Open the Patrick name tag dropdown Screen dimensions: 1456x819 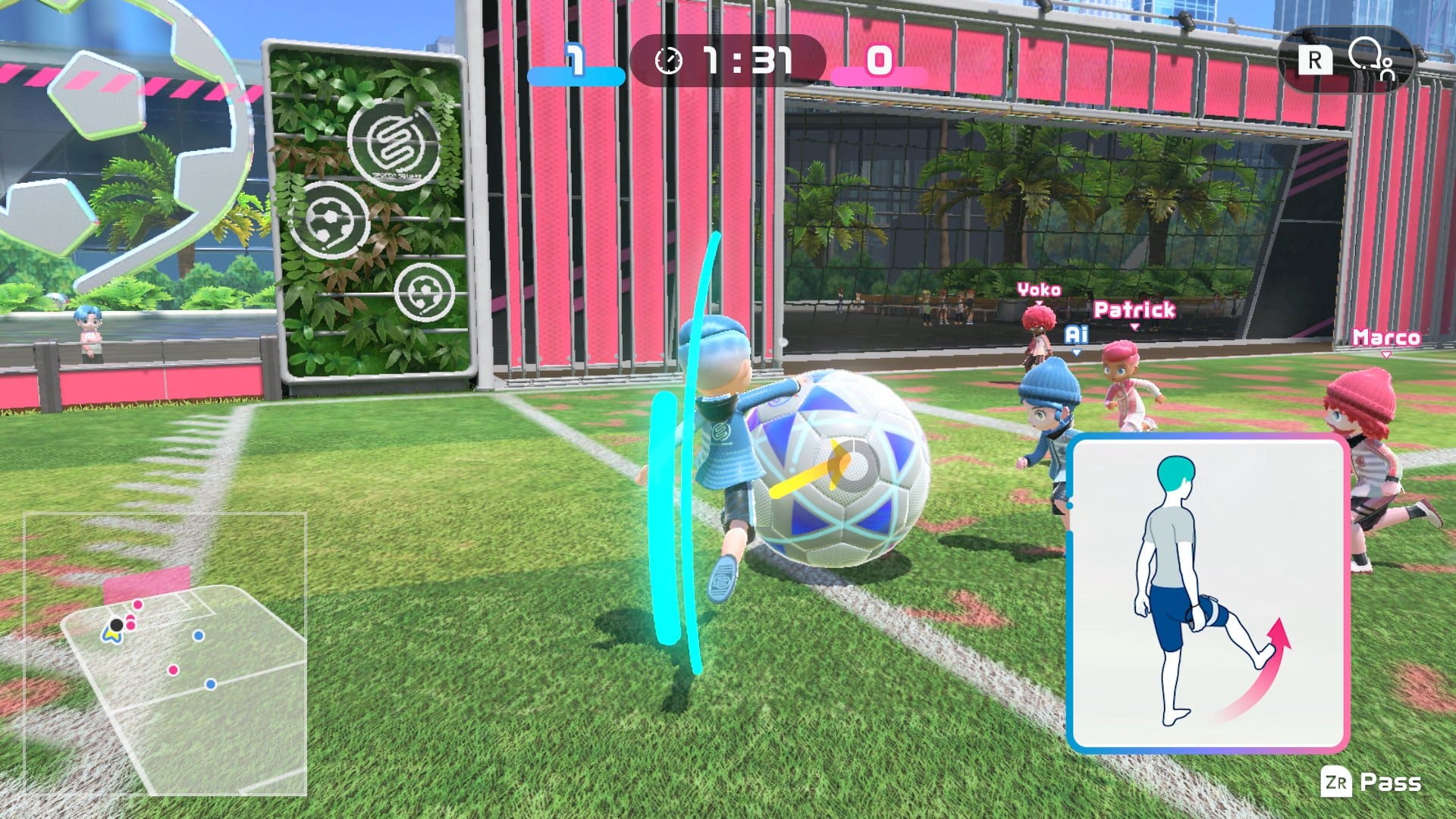(x=1133, y=311)
